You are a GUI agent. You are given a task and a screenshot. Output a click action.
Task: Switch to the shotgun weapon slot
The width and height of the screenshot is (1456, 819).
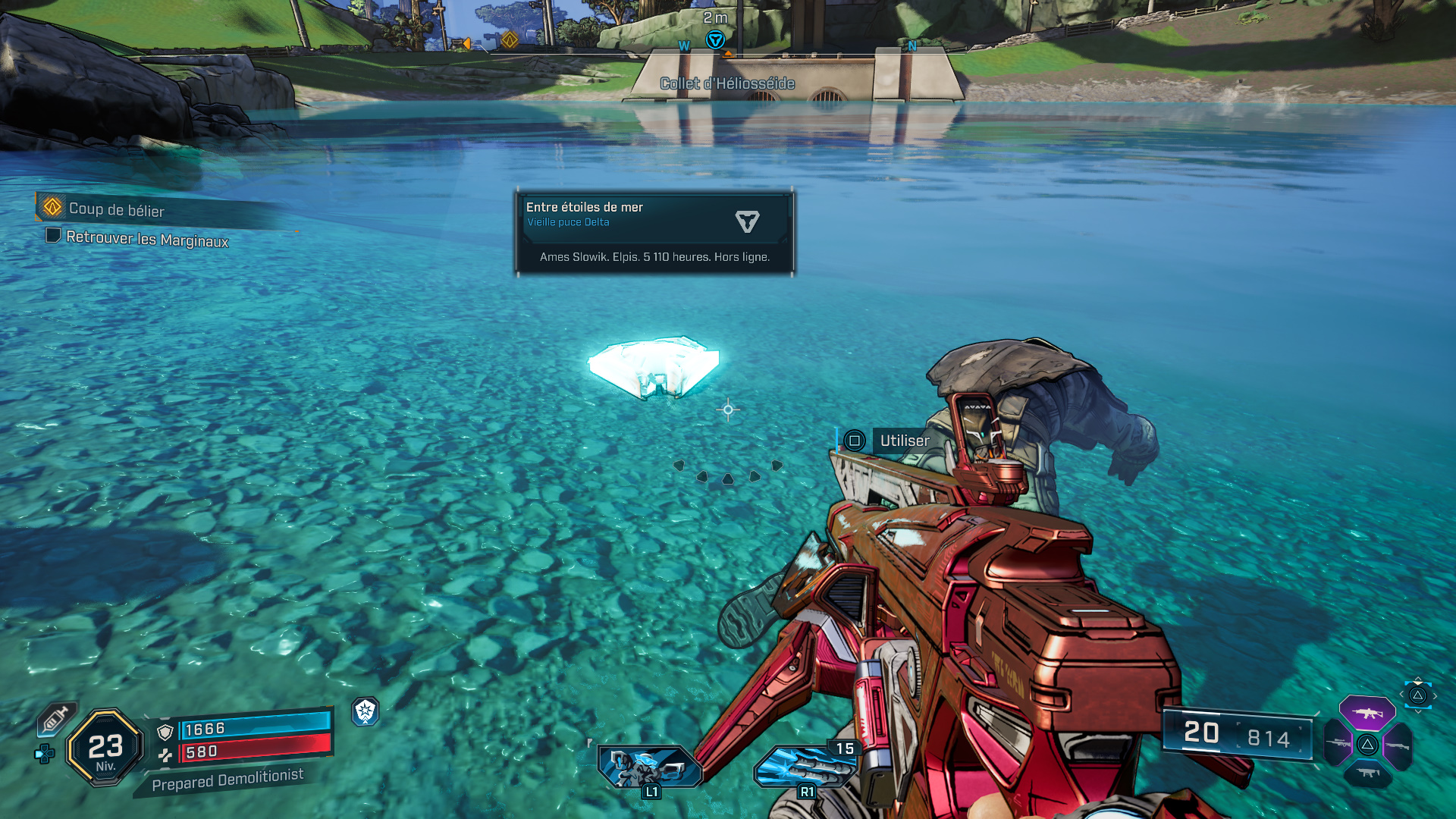tap(1397, 746)
